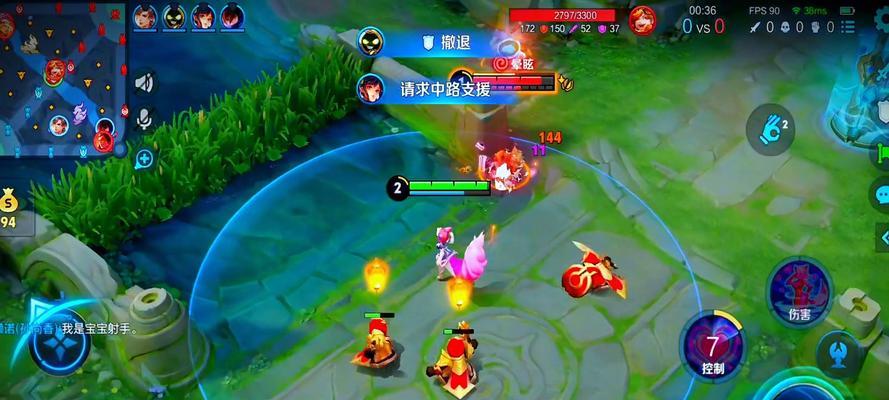Open the blue chat bubble button
The image size is (889, 400).
point(881,193)
